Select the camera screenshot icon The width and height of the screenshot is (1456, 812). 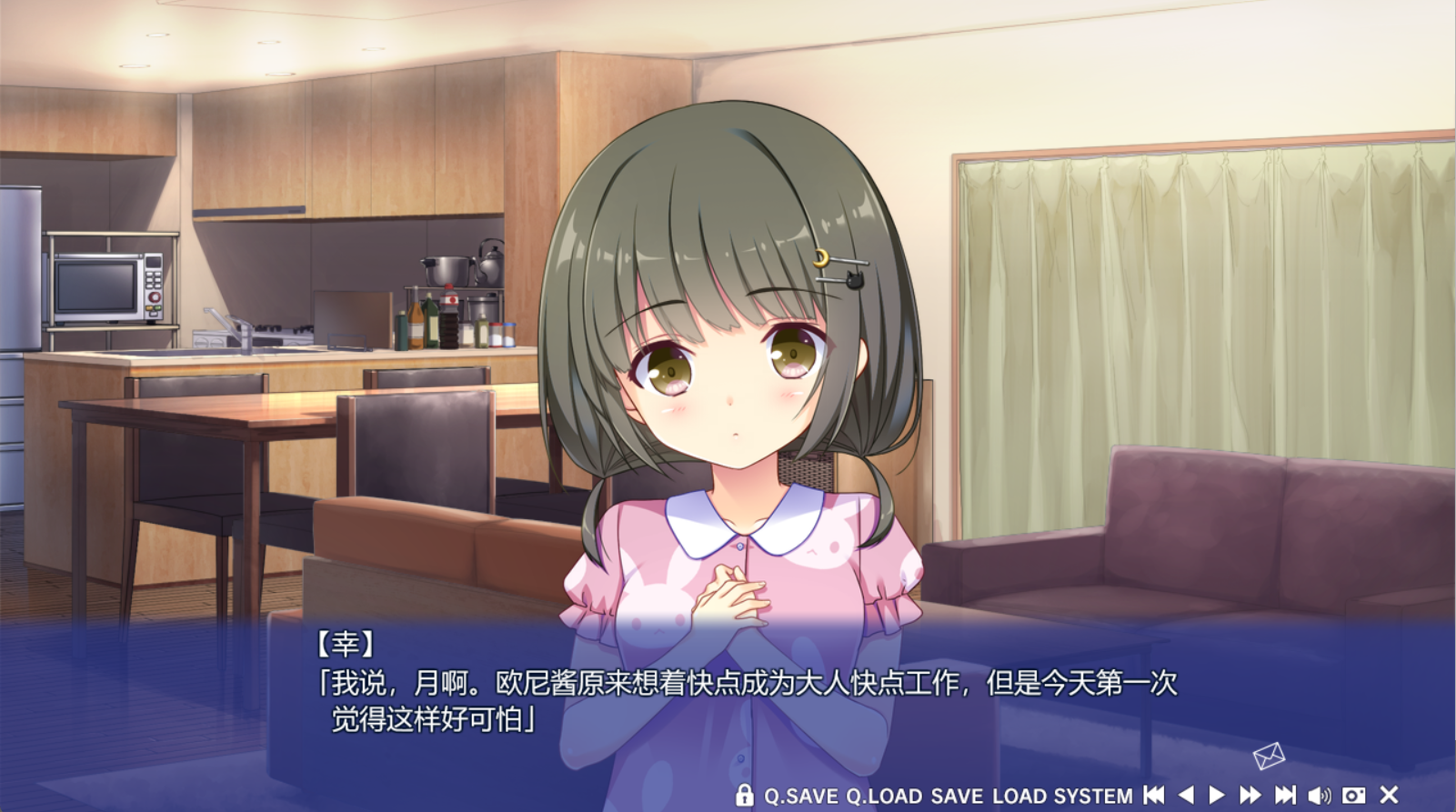click(x=1353, y=795)
